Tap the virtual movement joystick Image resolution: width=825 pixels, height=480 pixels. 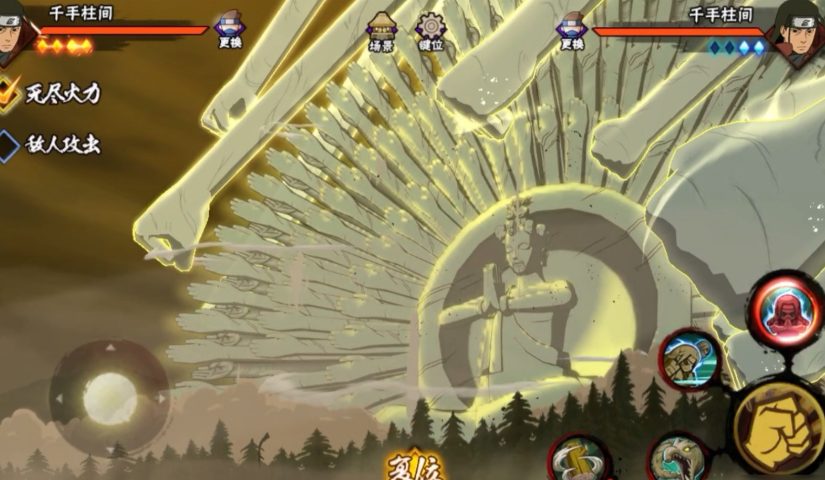click(x=109, y=398)
